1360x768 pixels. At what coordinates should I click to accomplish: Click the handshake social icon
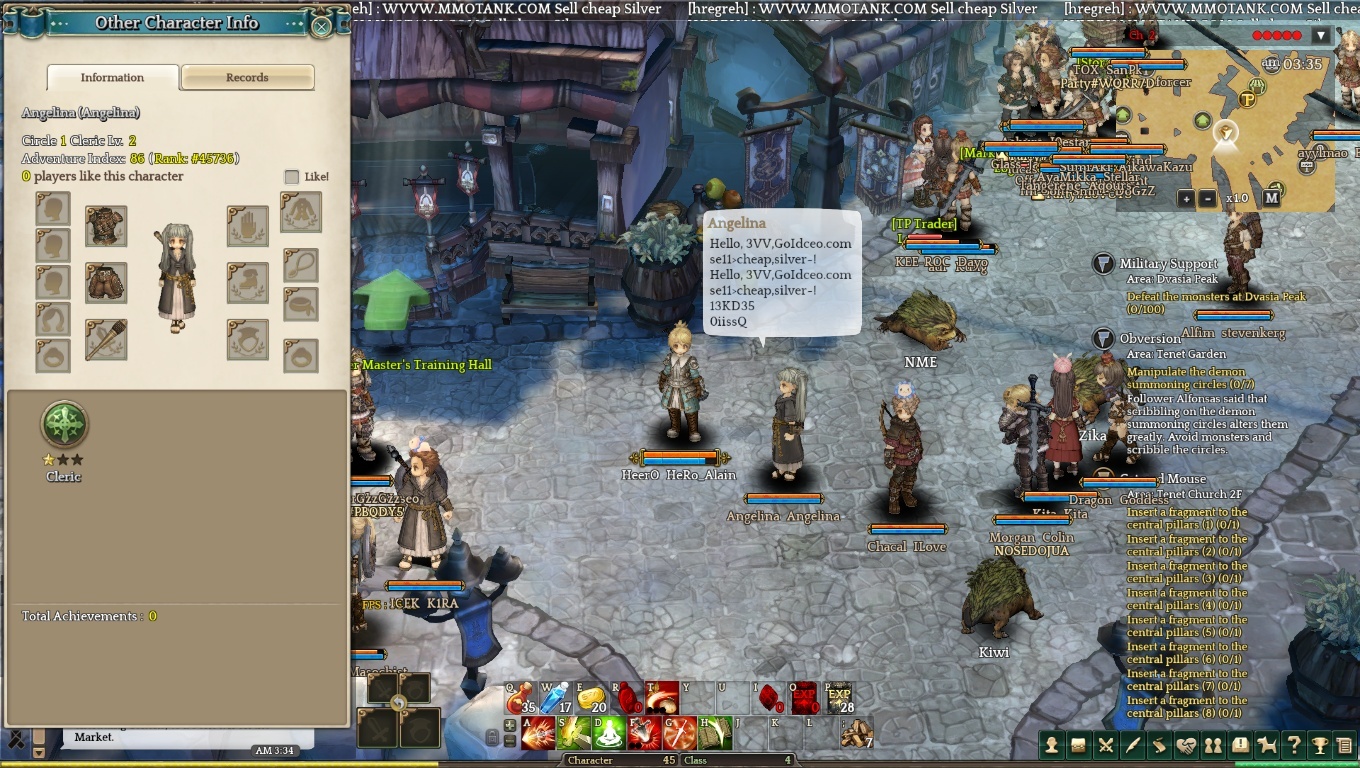tap(1188, 745)
